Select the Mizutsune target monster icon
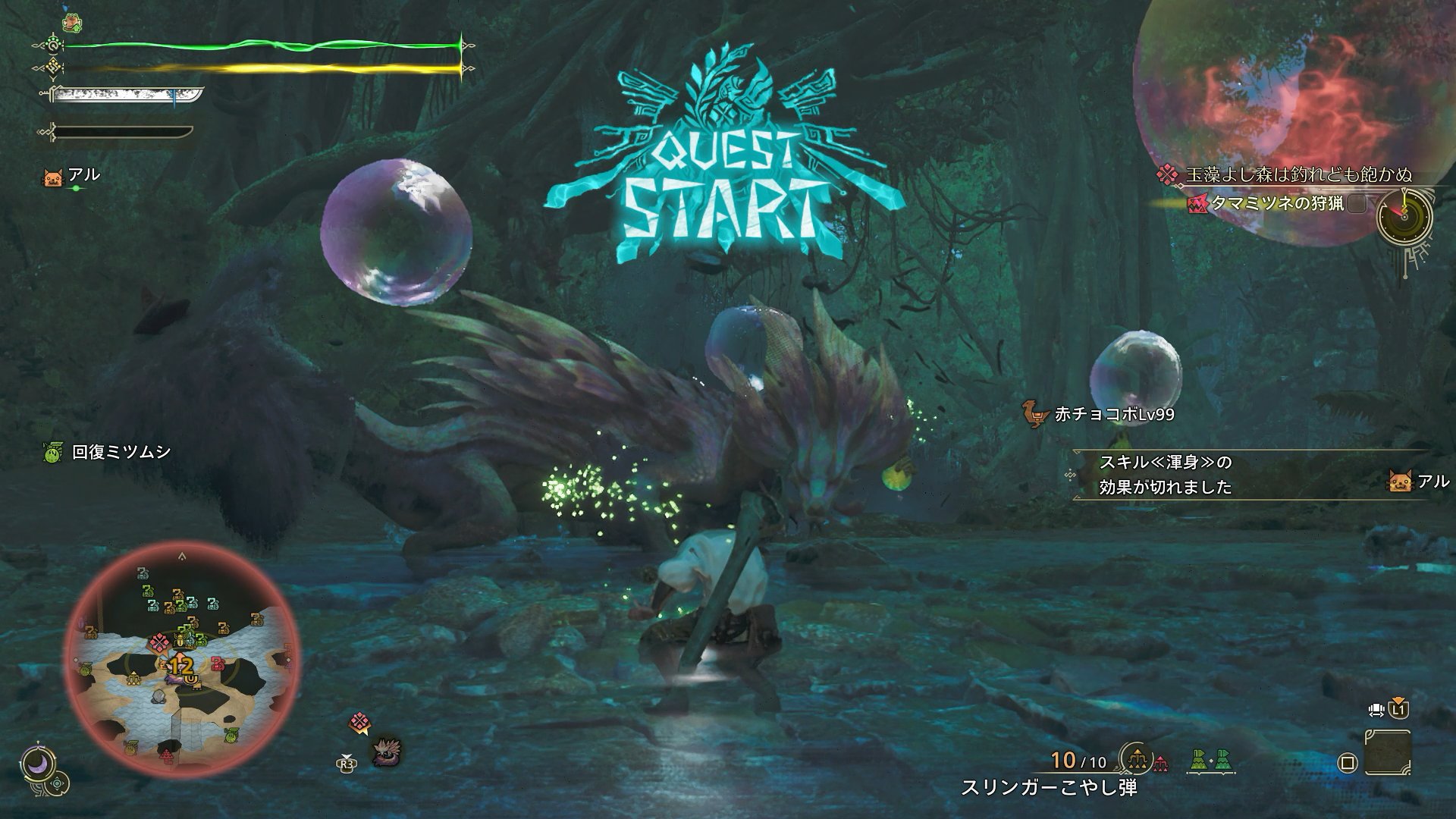1456x819 pixels. [x=388, y=752]
